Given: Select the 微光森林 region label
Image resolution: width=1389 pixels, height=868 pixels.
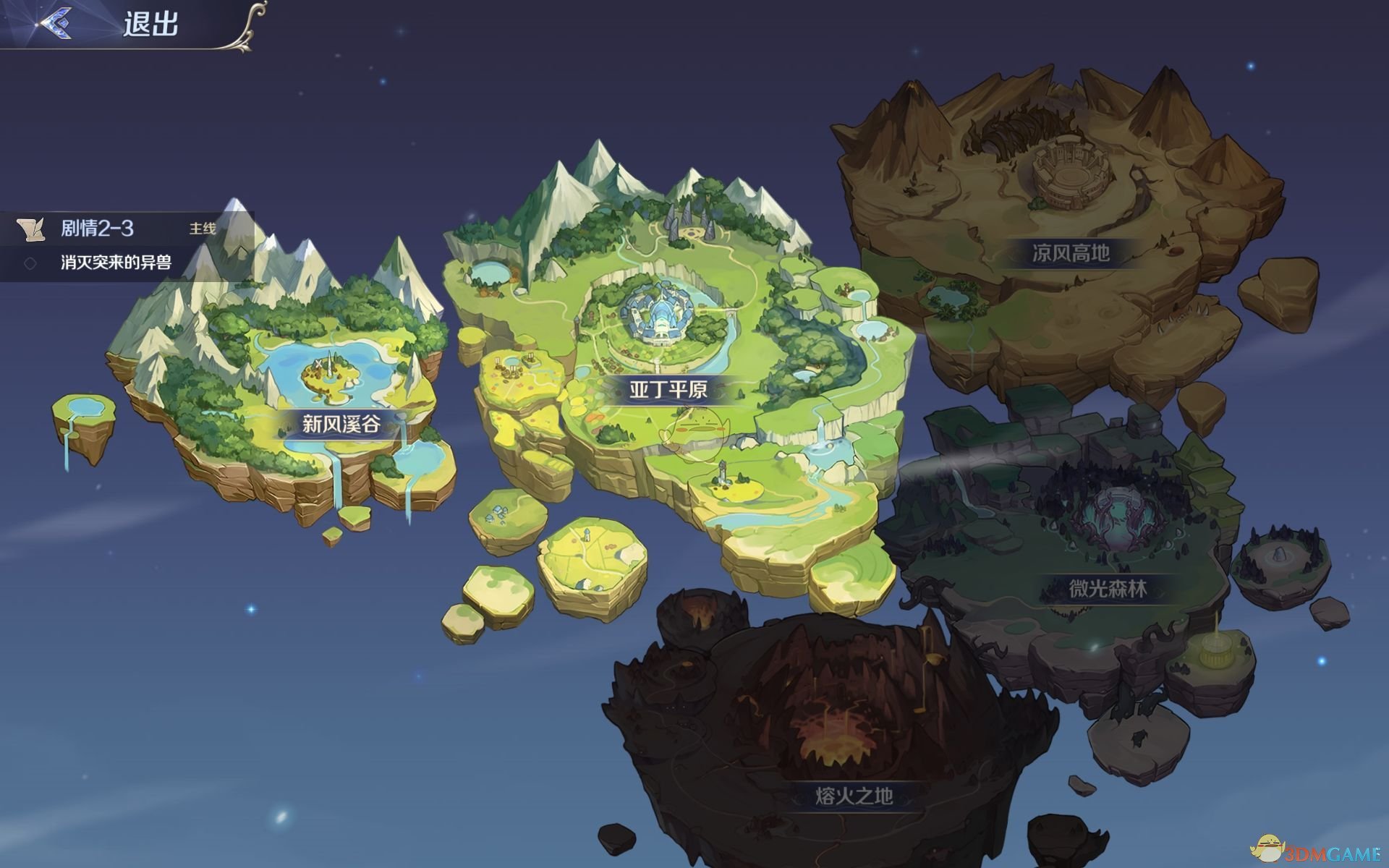Looking at the screenshot, I should pos(1108,589).
